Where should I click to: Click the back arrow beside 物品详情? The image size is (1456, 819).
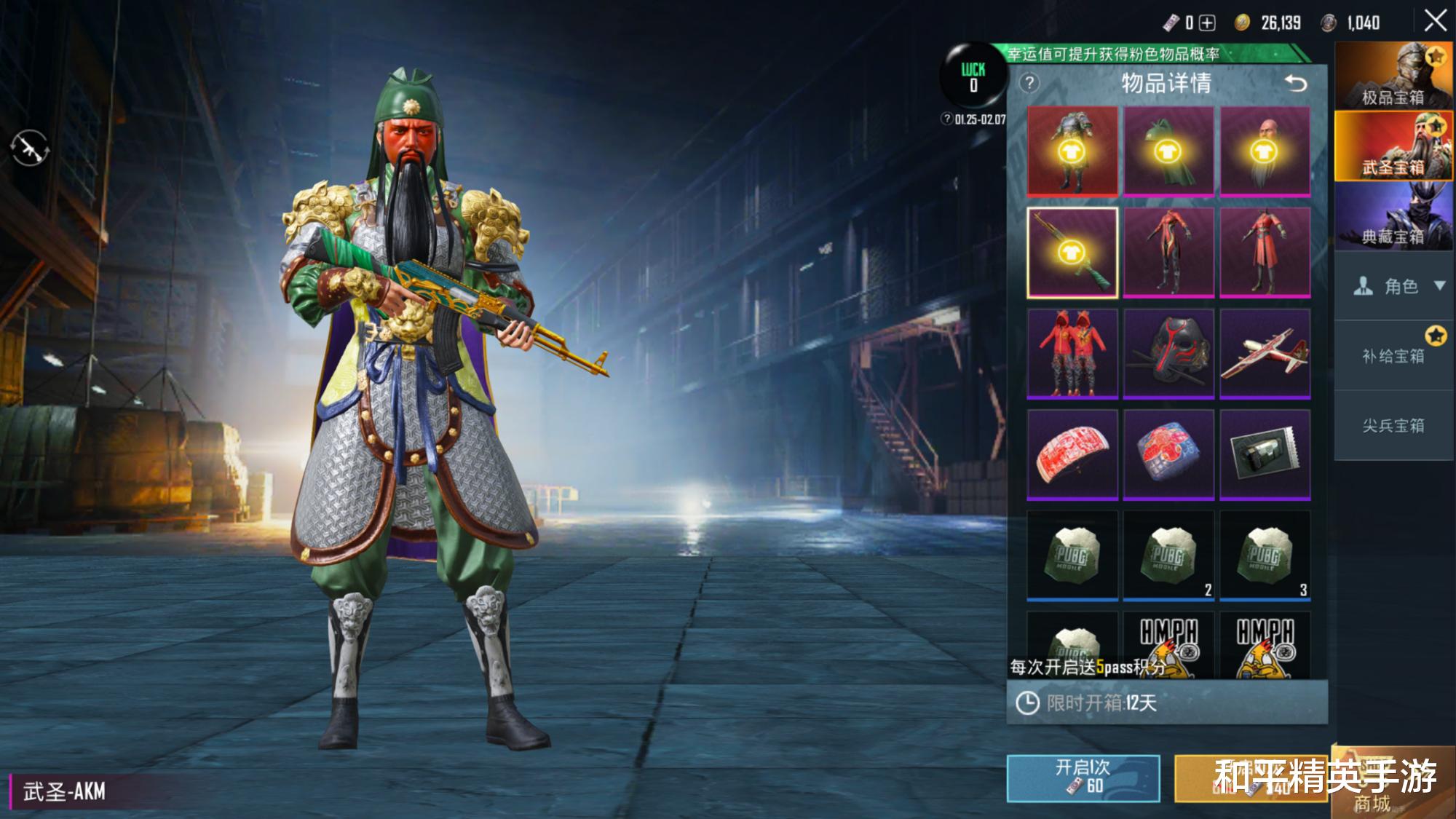click(1296, 83)
